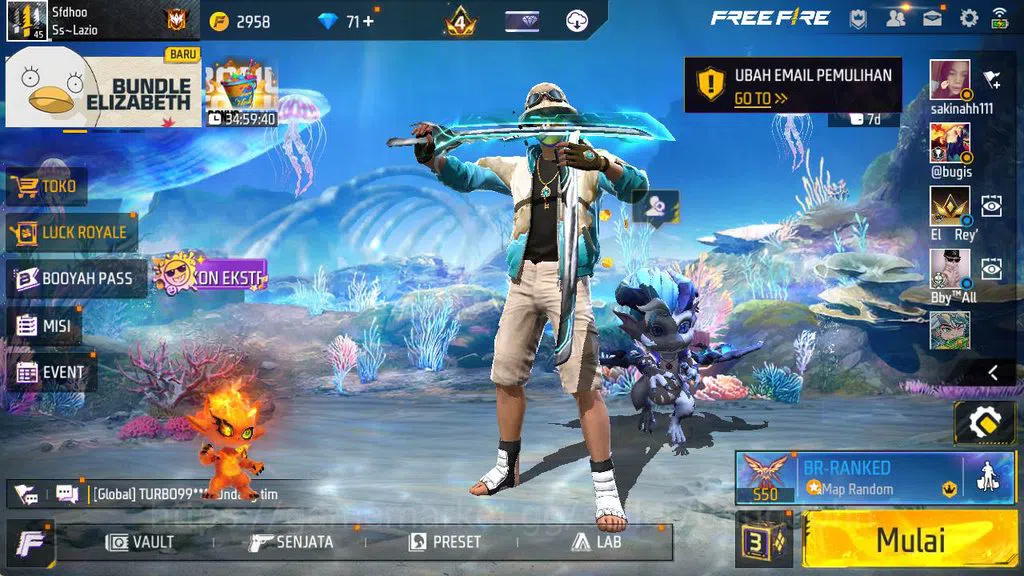
Task: Click the GO TO link for email recovery
Action: click(760, 98)
